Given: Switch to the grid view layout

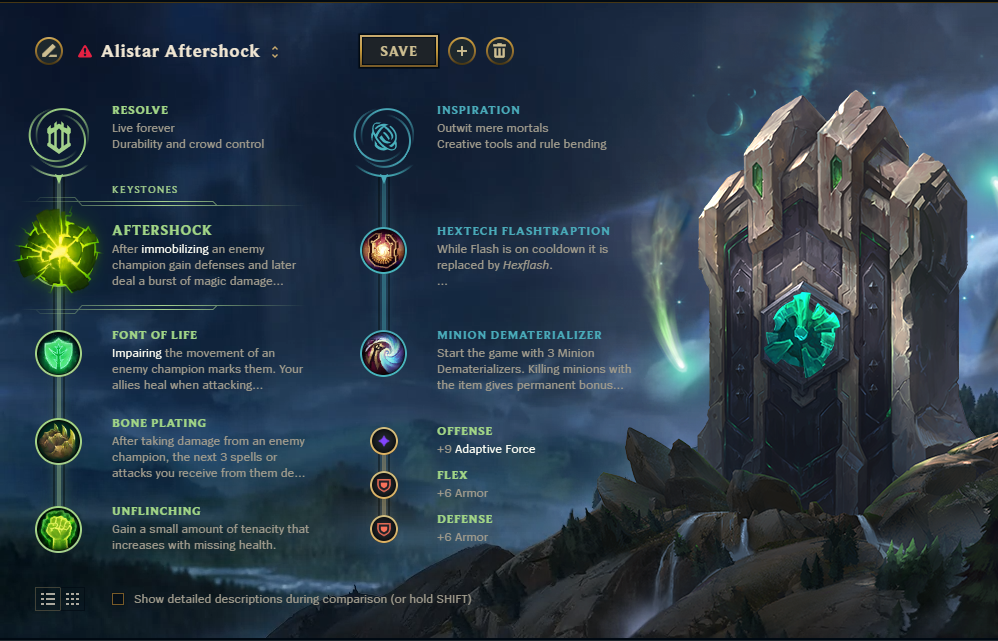Looking at the screenshot, I should [x=72, y=599].
